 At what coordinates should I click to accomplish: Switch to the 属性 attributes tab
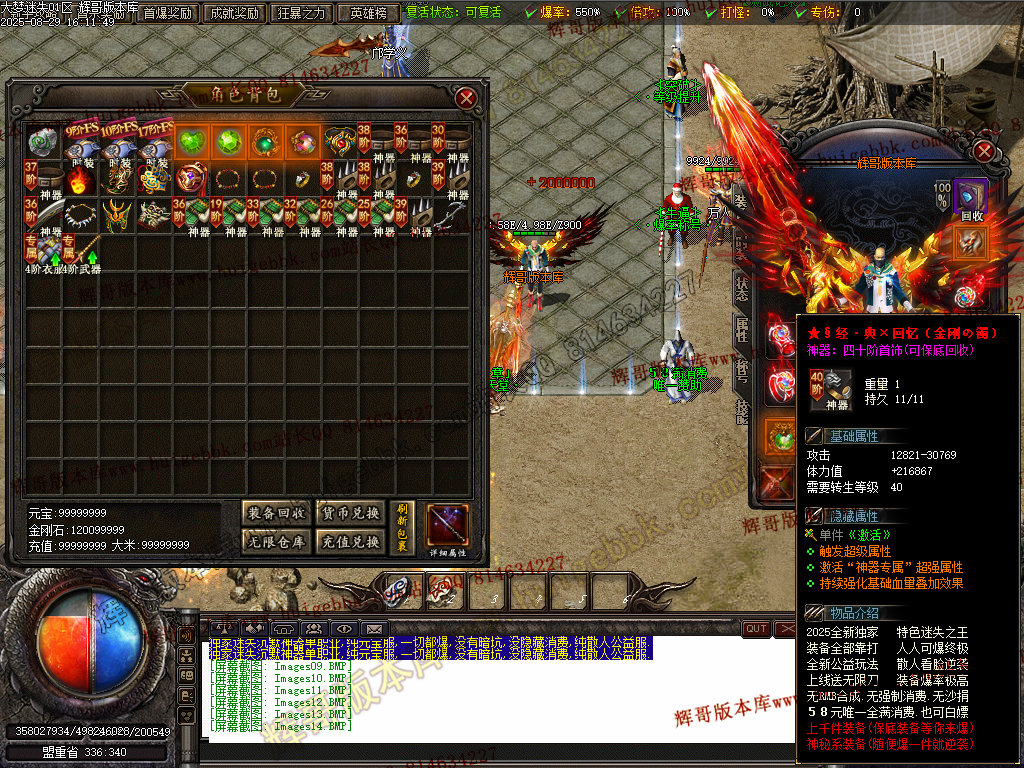(741, 330)
